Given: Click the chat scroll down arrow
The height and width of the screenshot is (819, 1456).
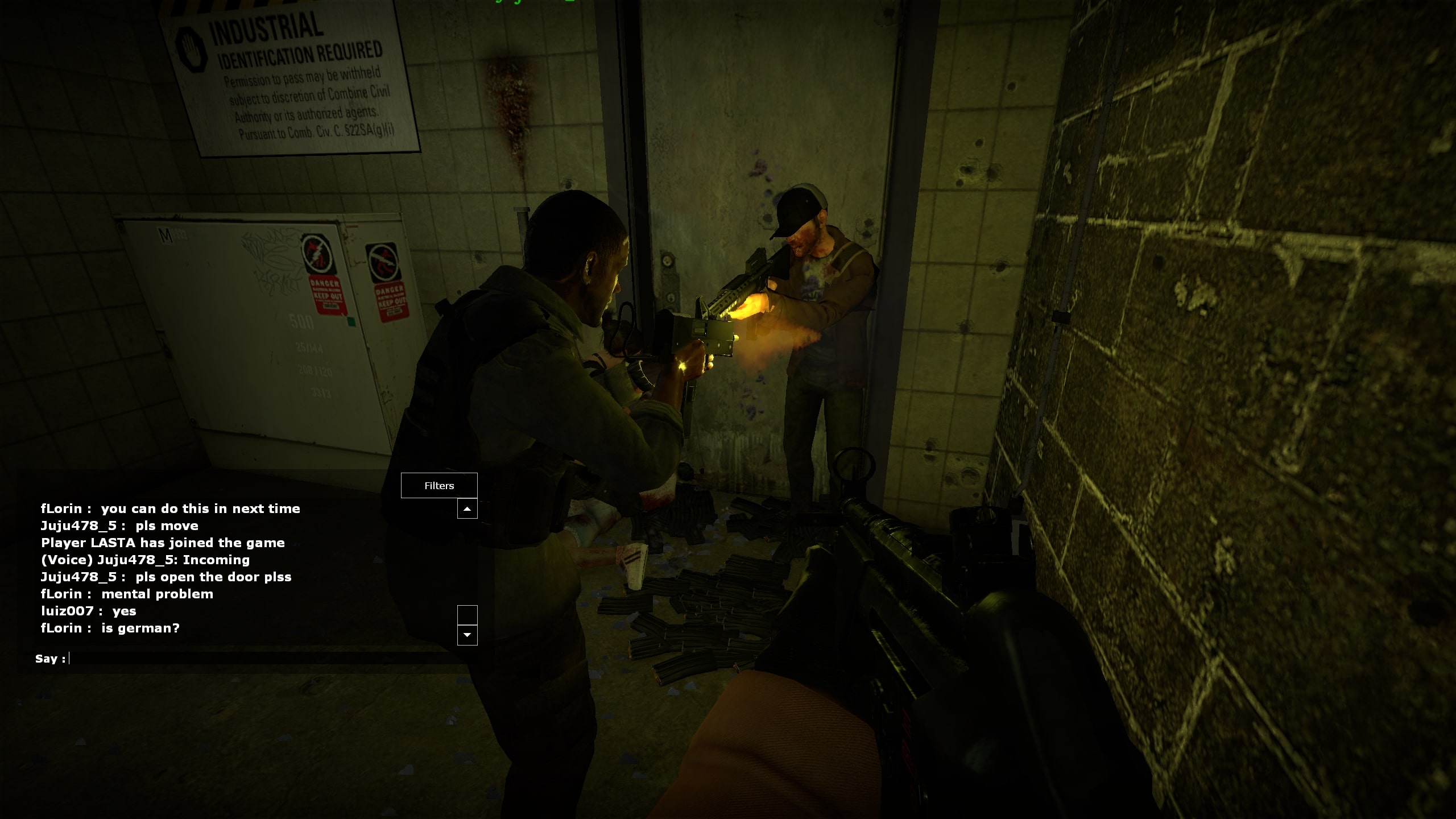Looking at the screenshot, I should click(467, 635).
